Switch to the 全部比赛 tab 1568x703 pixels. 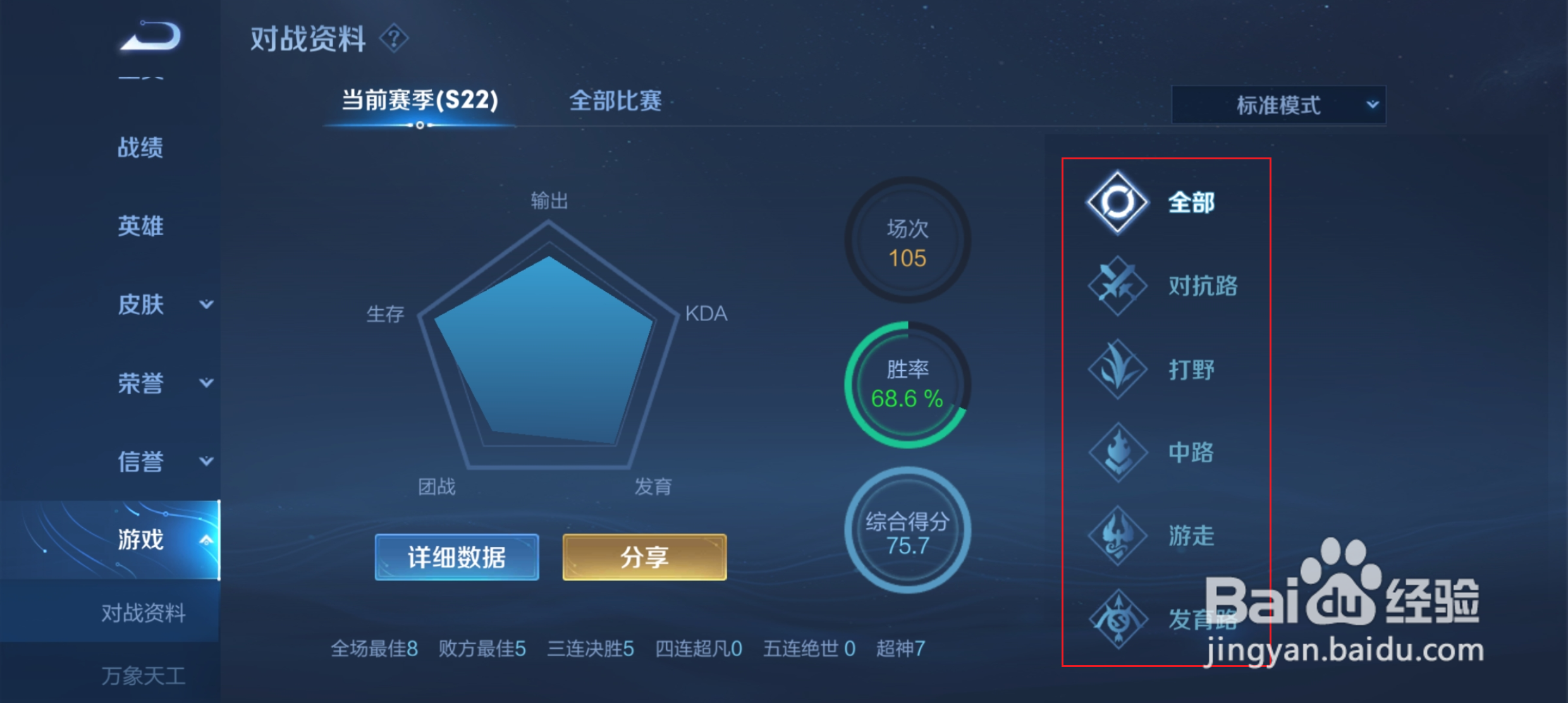[x=614, y=101]
